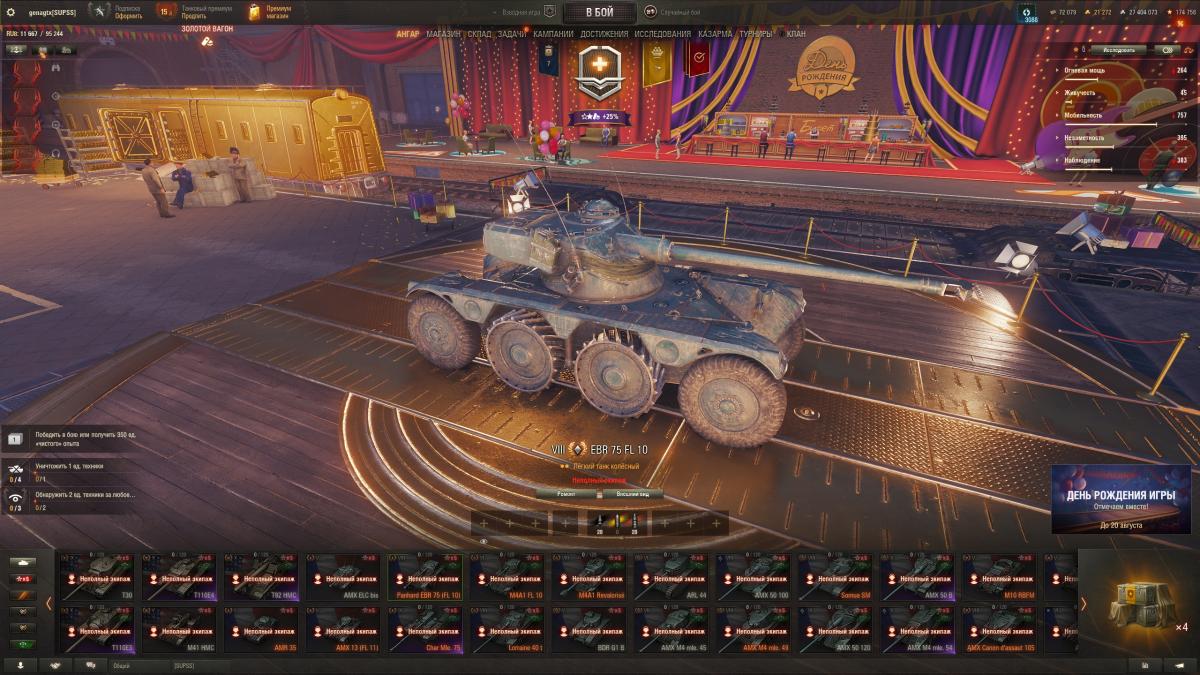Open the Внешний вид customization button
This screenshot has width=1200, height=675.
(x=633, y=494)
